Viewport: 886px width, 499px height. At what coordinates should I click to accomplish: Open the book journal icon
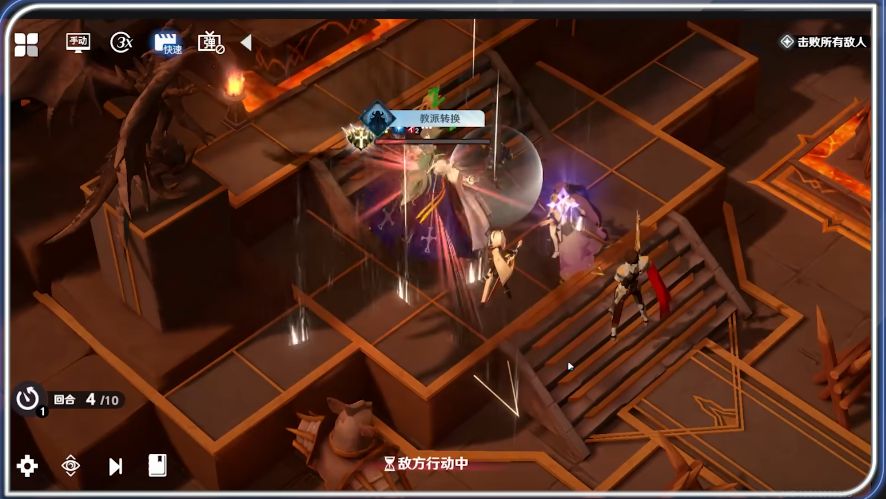pos(157,465)
